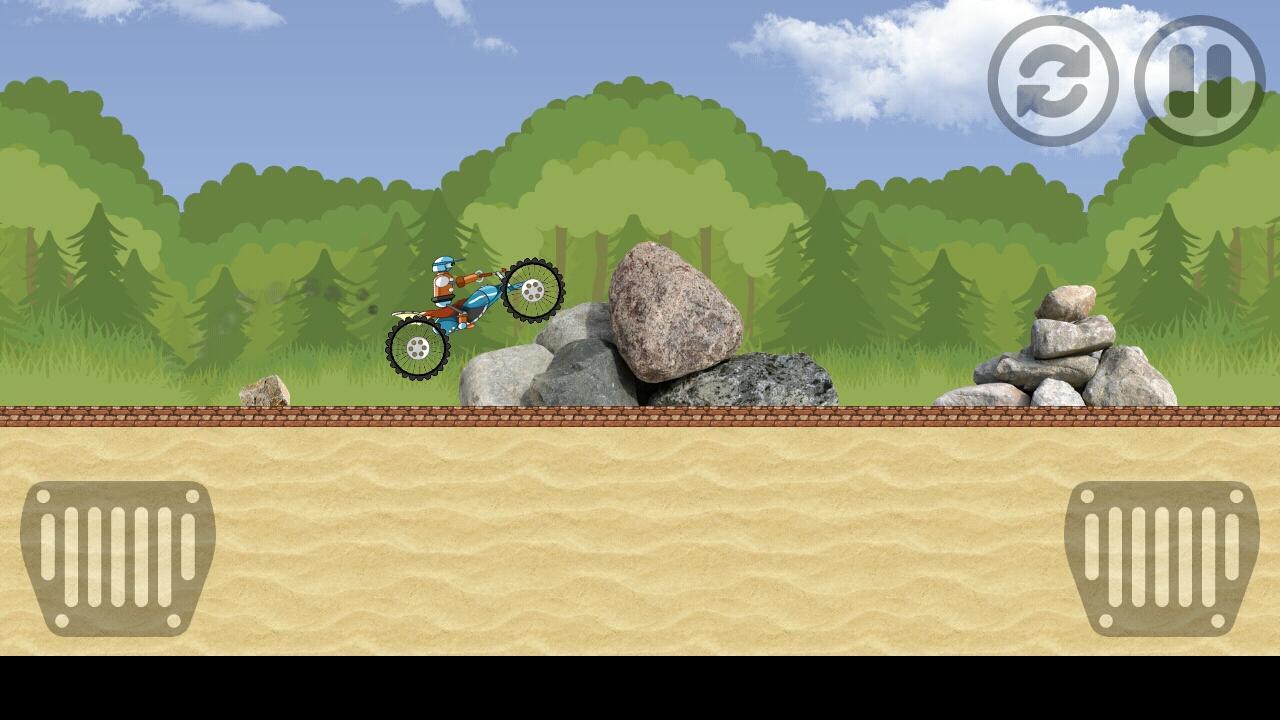Select the small rock on the left path
The width and height of the screenshot is (1280, 720).
click(262, 390)
